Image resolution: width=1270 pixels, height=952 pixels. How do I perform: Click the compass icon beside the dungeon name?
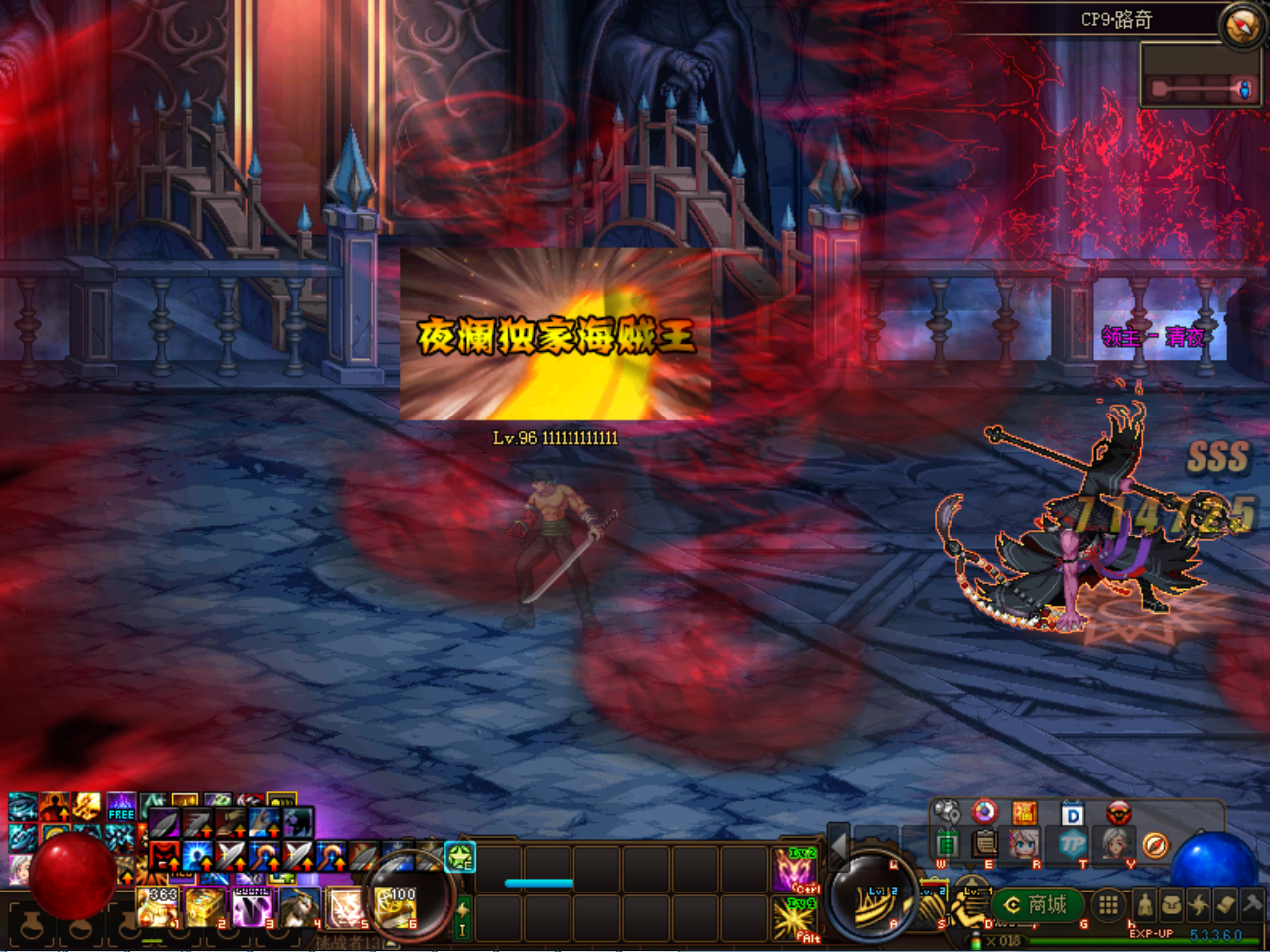tap(1240, 27)
